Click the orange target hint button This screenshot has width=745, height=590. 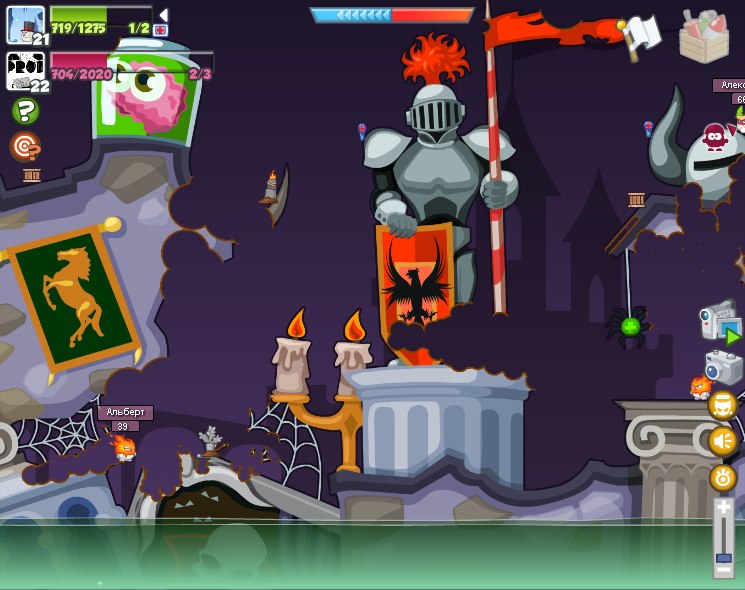pos(24,146)
